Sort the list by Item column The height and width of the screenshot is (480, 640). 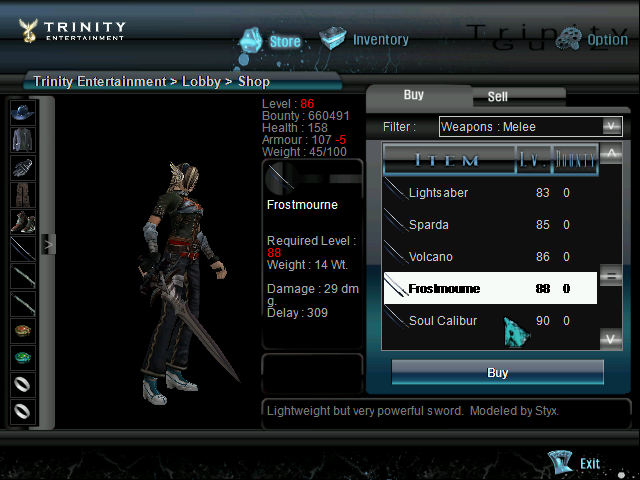coord(447,159)
